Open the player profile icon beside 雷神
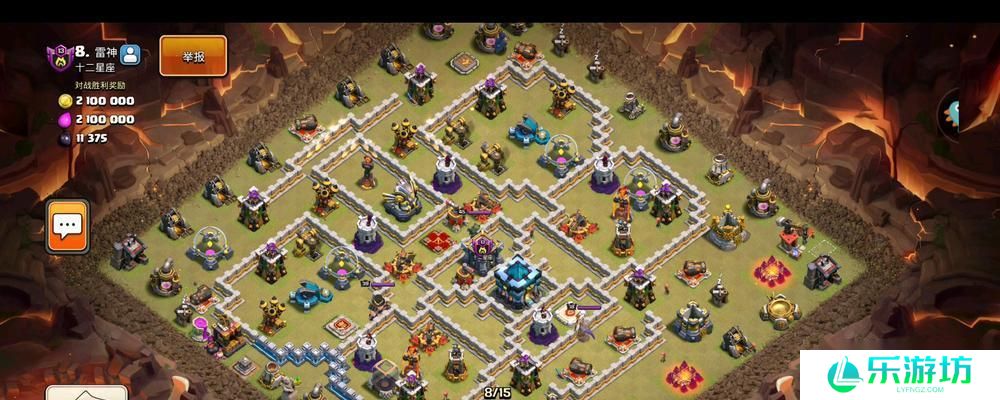 pos(131,55)
